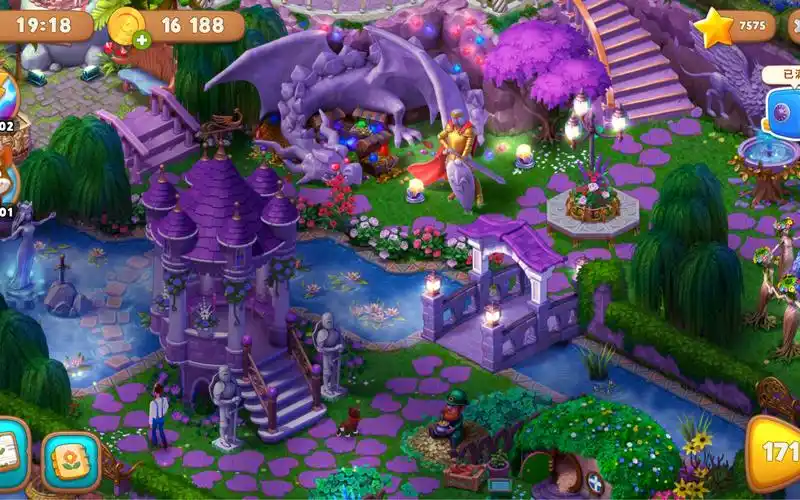
Task: Open the star counter showing 7575
Action: pos(738,27)
